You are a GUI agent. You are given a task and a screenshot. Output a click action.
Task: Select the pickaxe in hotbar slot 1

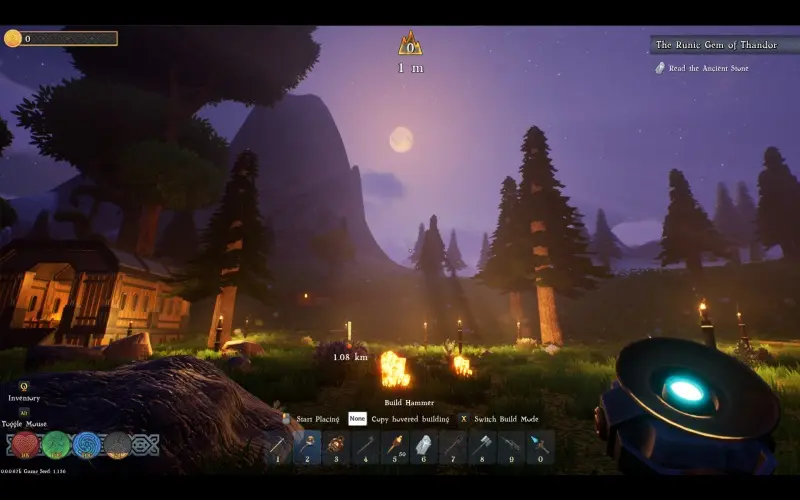pos(278,445)
